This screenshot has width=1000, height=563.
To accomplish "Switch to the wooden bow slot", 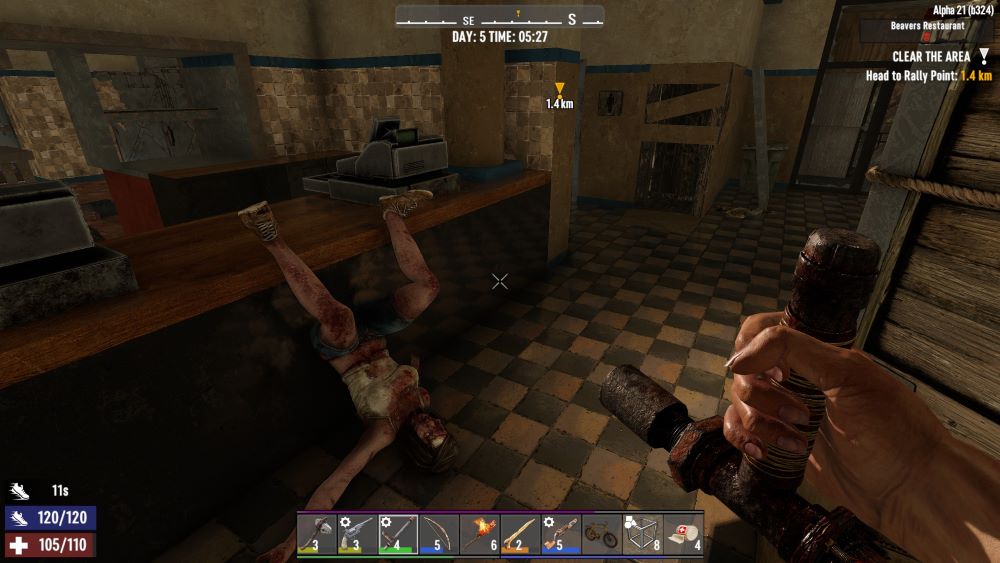I will [x=439, y=534].
